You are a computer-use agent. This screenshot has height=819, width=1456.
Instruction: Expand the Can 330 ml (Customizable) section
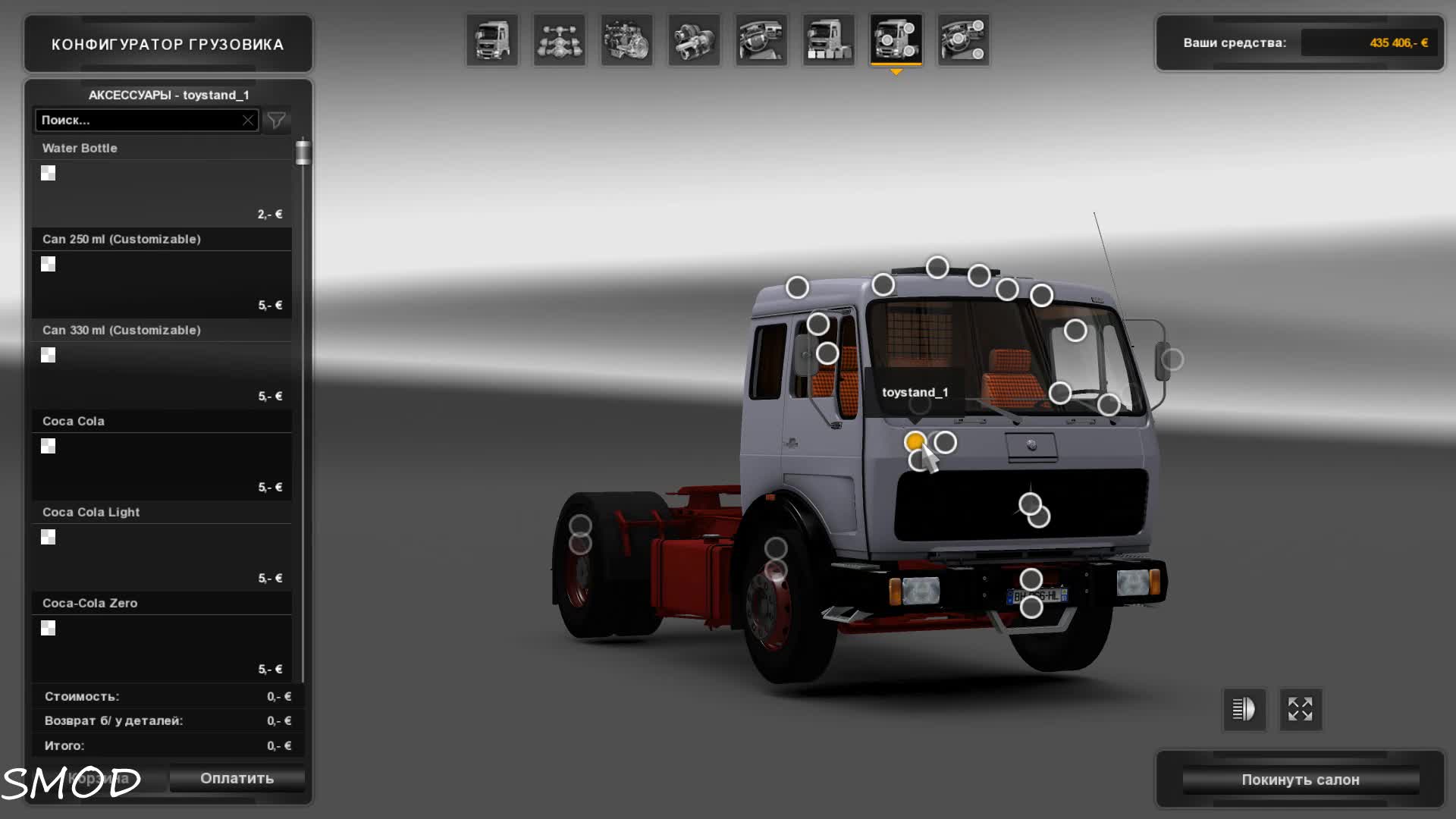click(x=162, y=330)
